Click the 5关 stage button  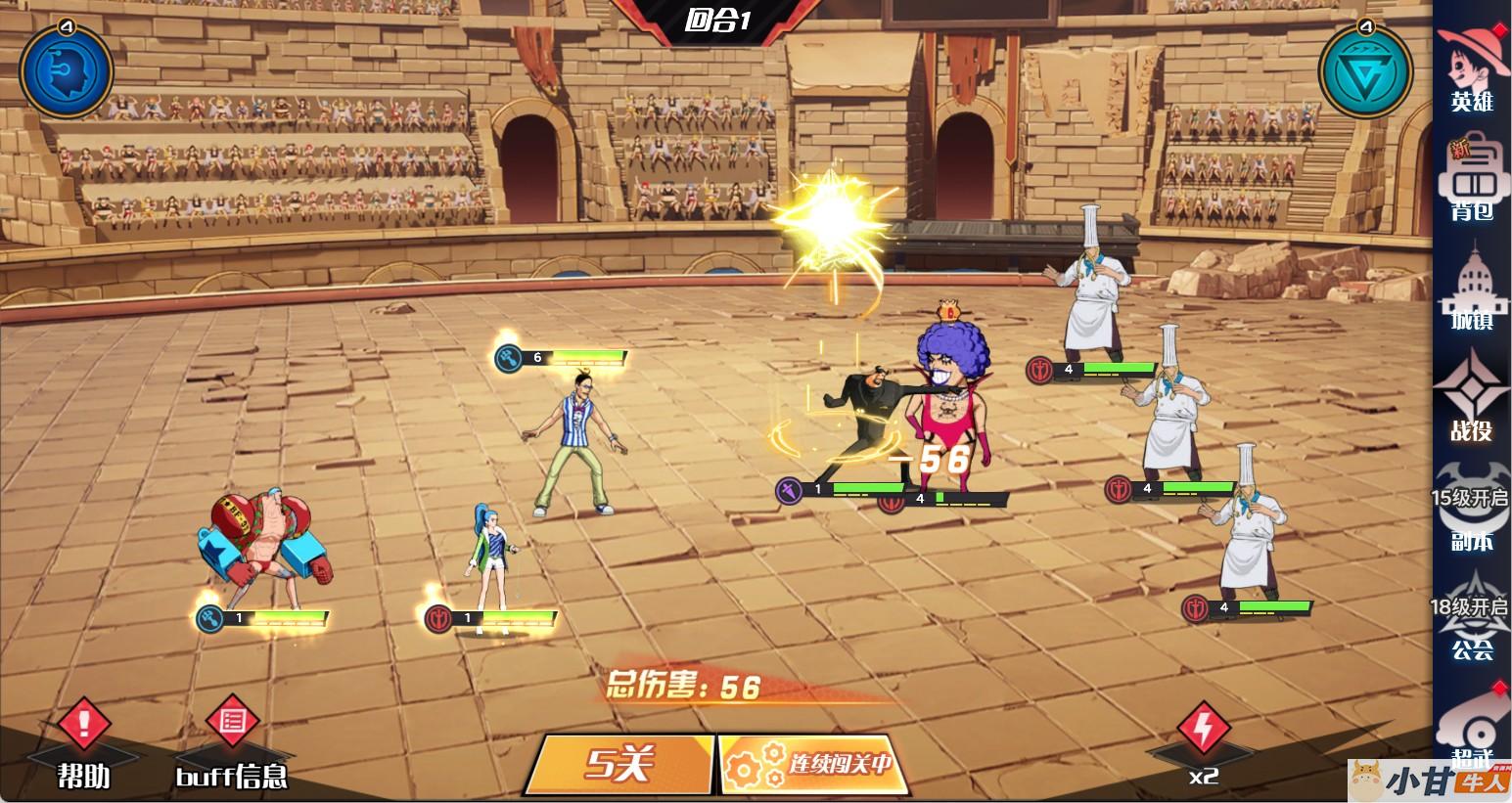[619, 763]
